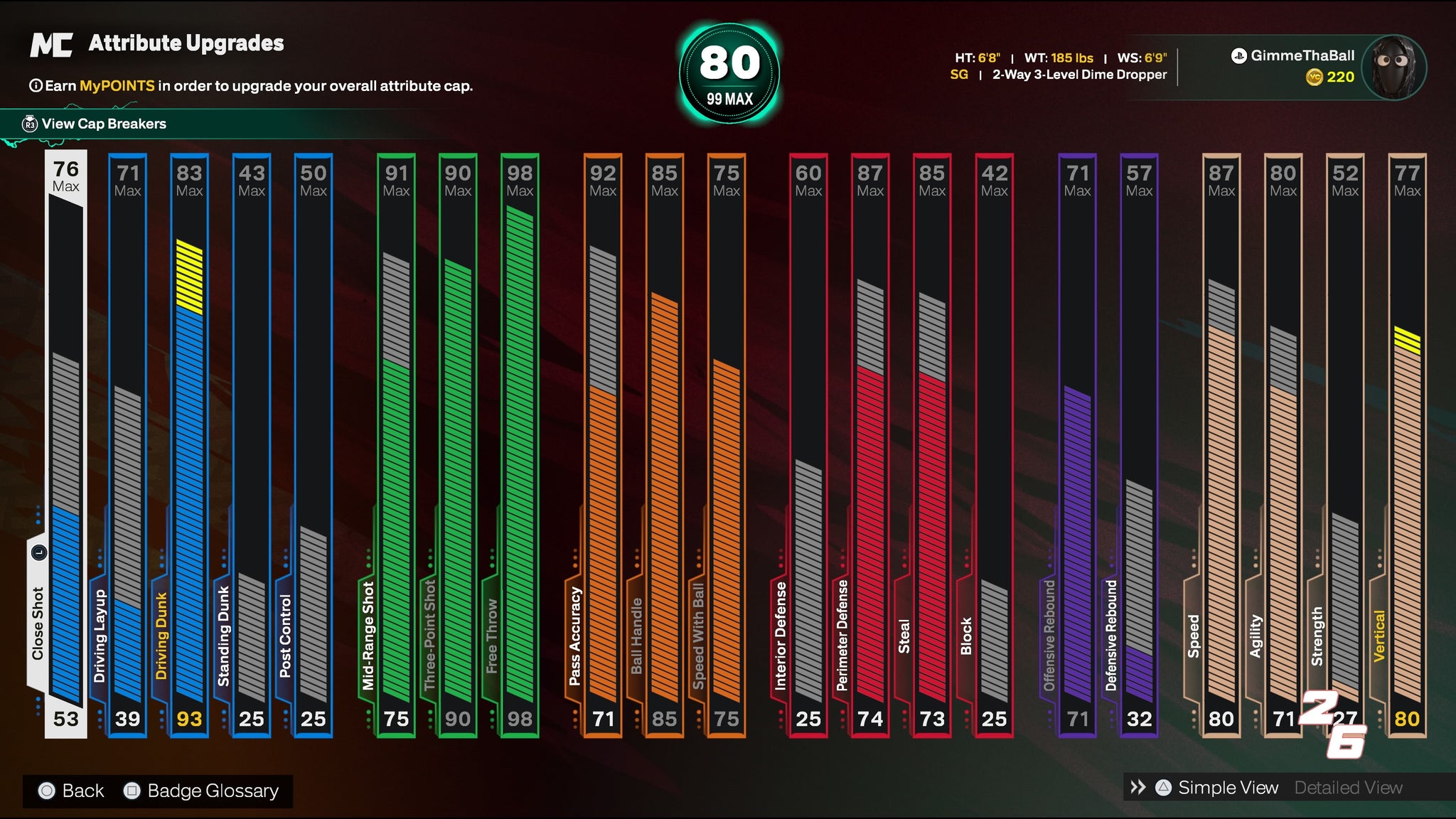
Task: Select the Pass Accuracy attribute bar
Action: pos(603,444)
